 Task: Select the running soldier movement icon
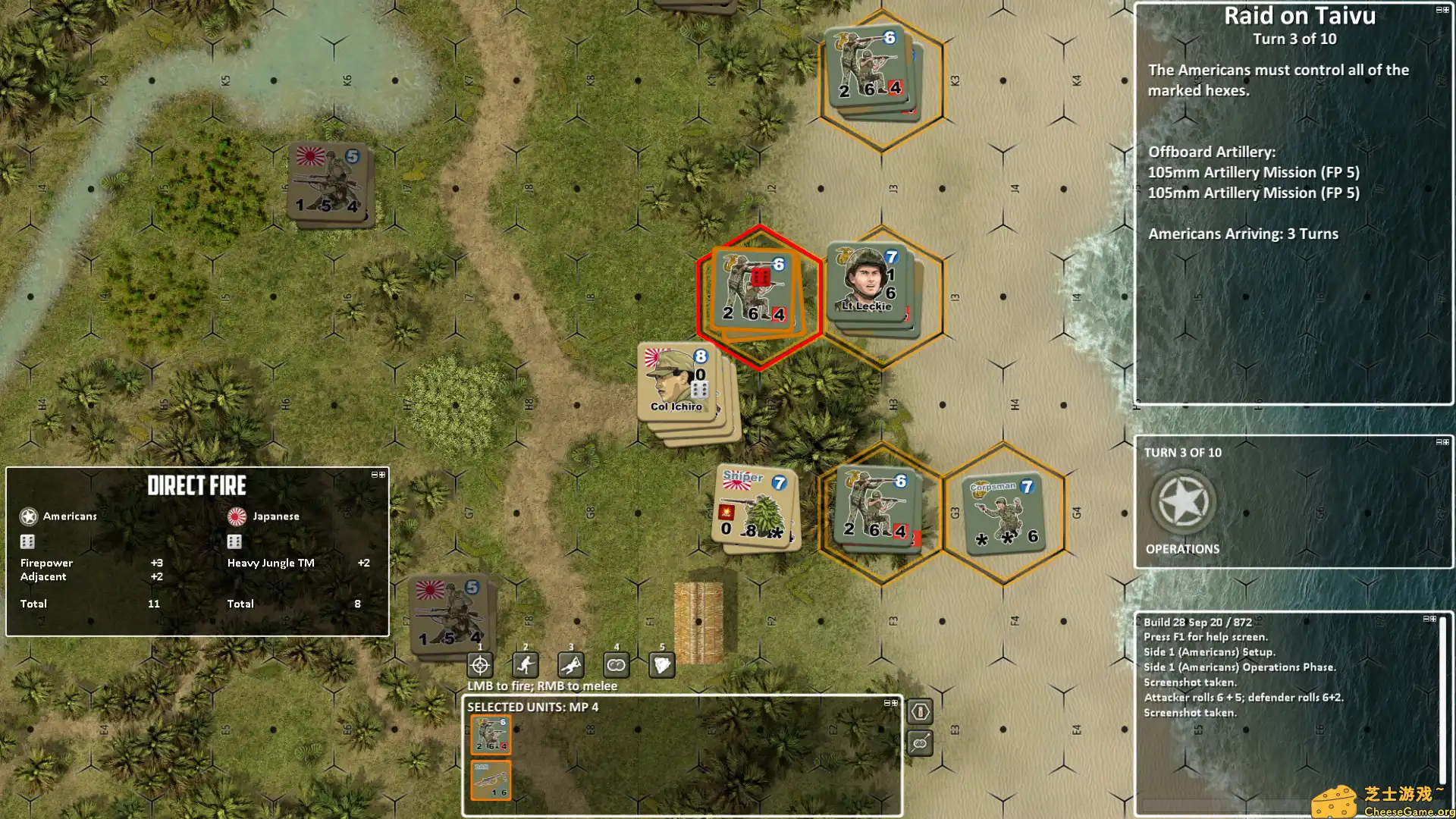525,665
